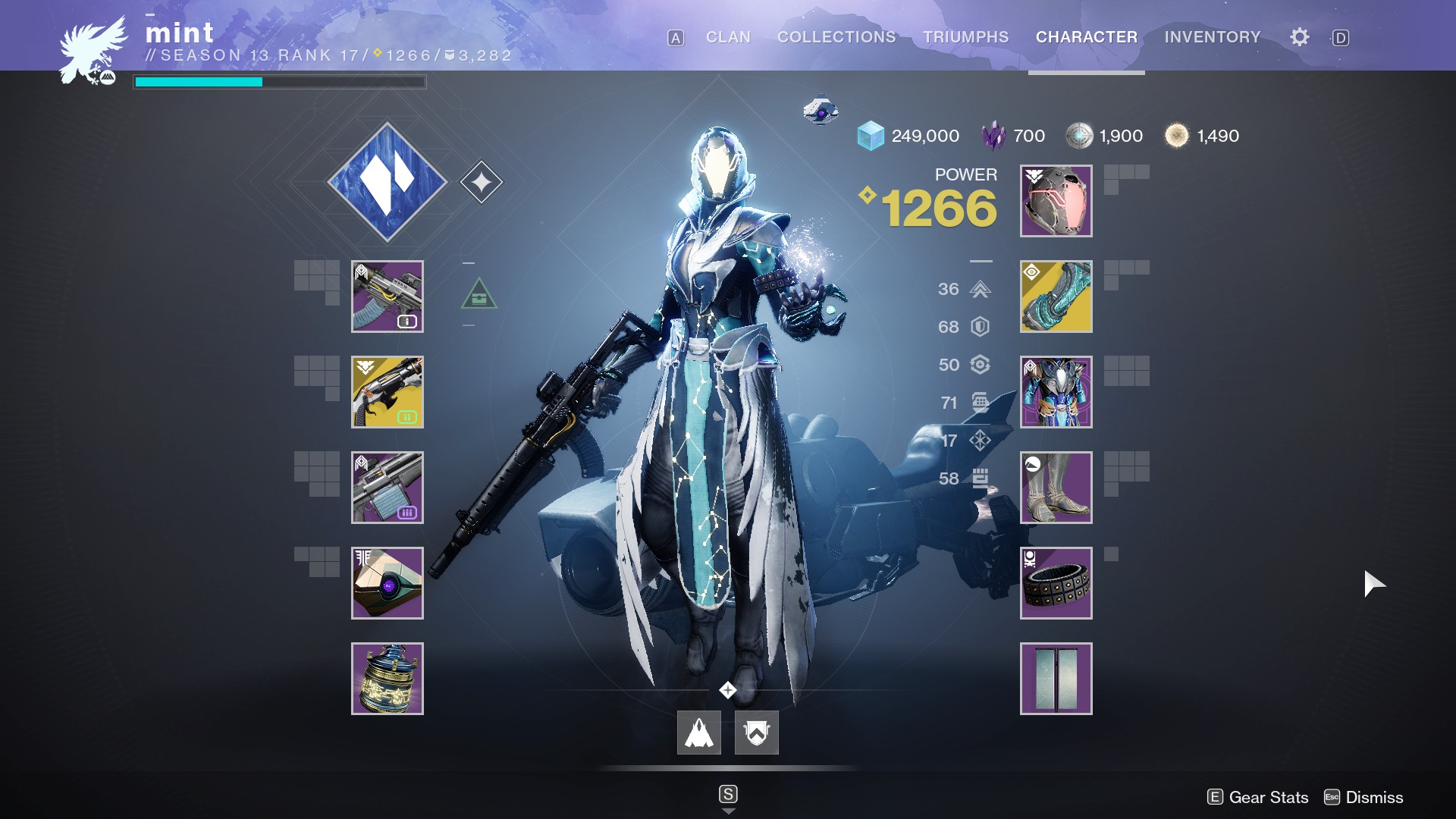Viewport: 1456px width, 819px height.
Task: Open the Clan tab
Action: (x=728, y=37)
